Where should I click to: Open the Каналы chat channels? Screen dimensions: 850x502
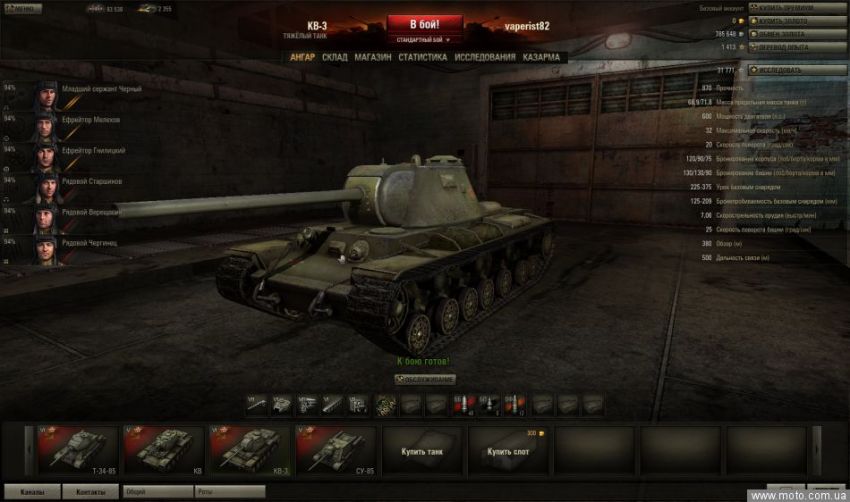31,493
